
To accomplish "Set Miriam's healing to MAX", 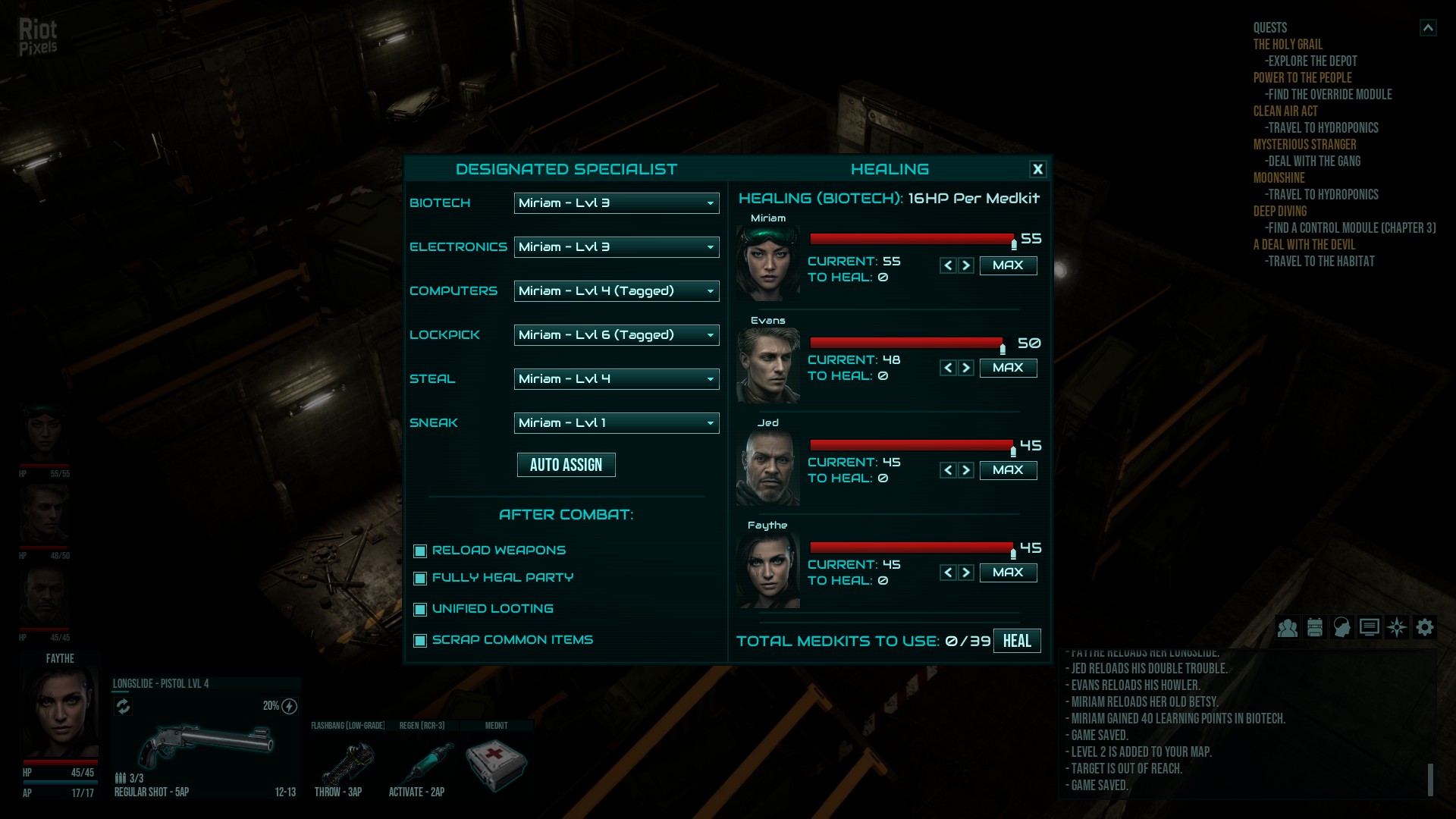I will tap(1008, 265).
